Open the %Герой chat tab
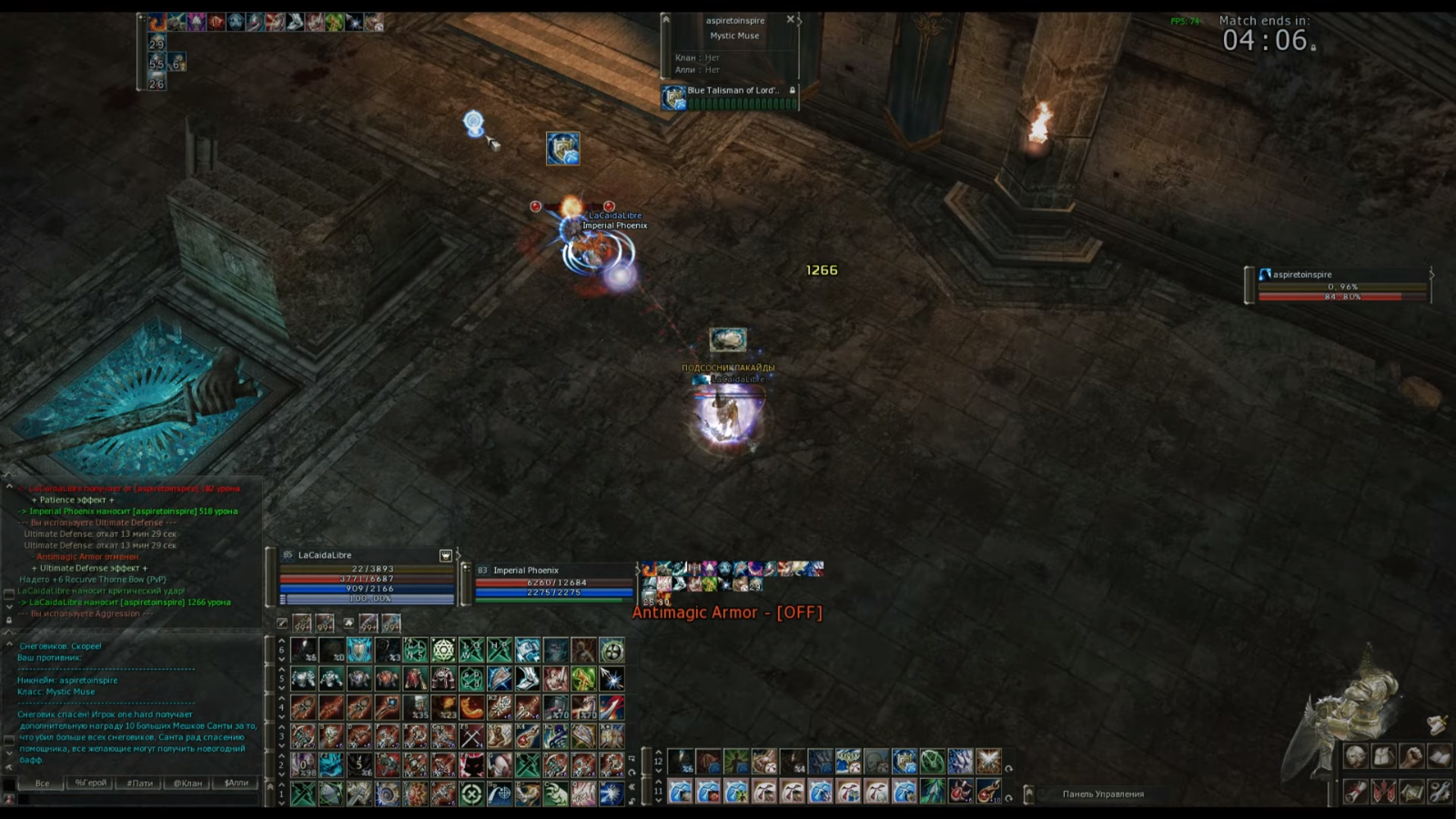Screen dimensions: 1456x819 (x=90, y=783)
